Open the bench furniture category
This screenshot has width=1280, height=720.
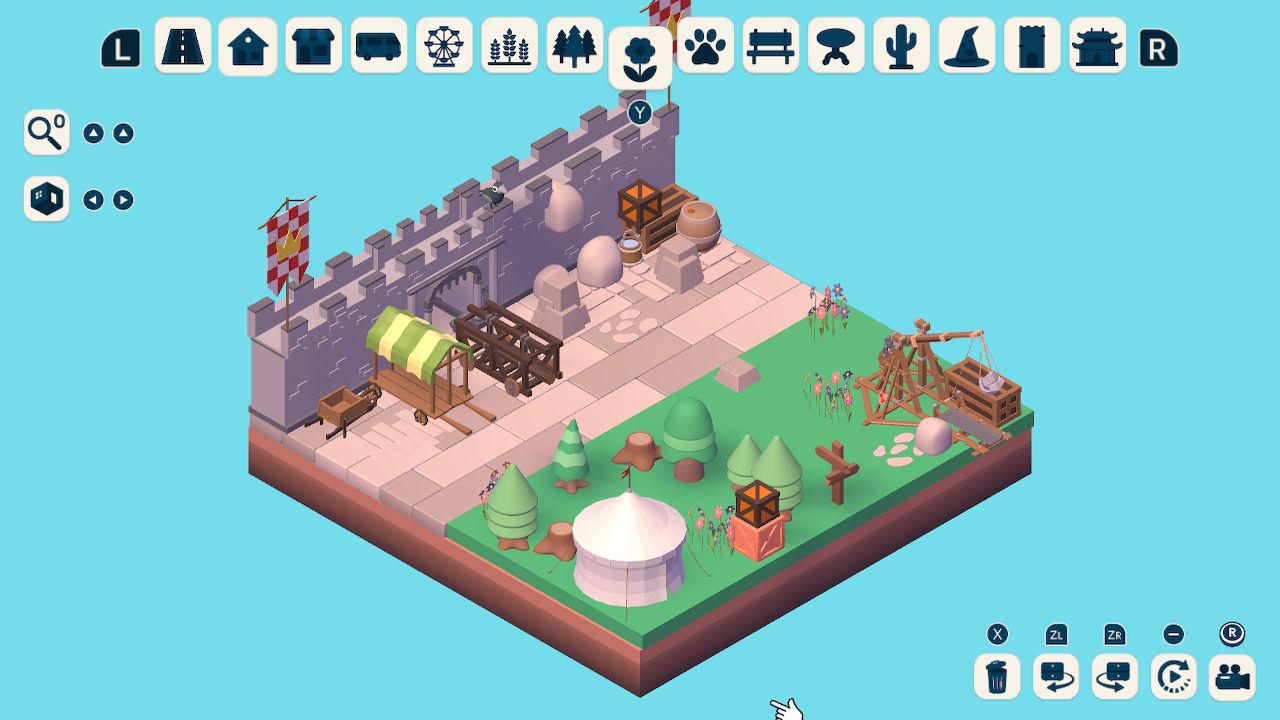coord(770,45)
